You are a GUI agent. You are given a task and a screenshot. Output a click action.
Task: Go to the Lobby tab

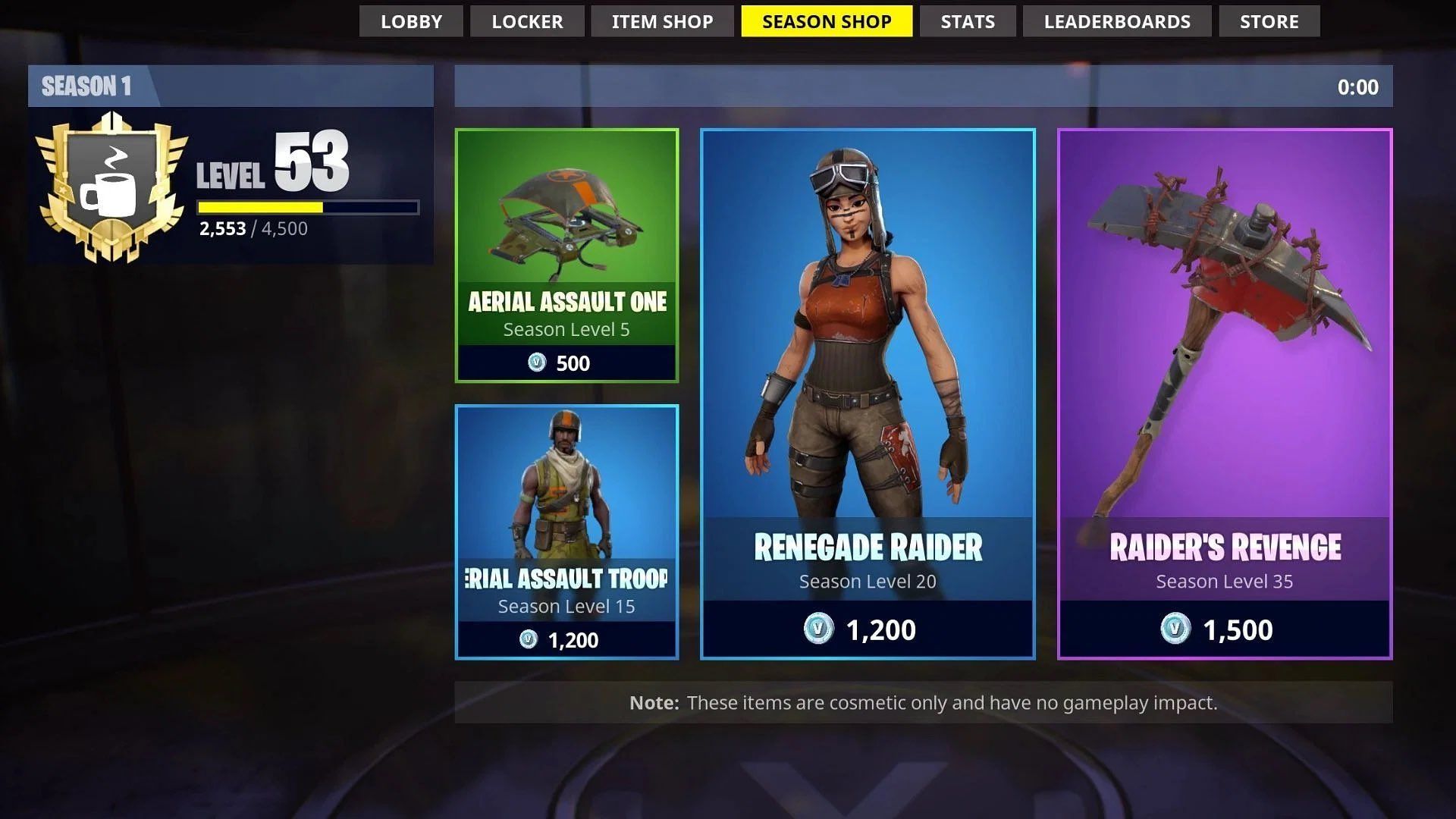pos(411,21)
